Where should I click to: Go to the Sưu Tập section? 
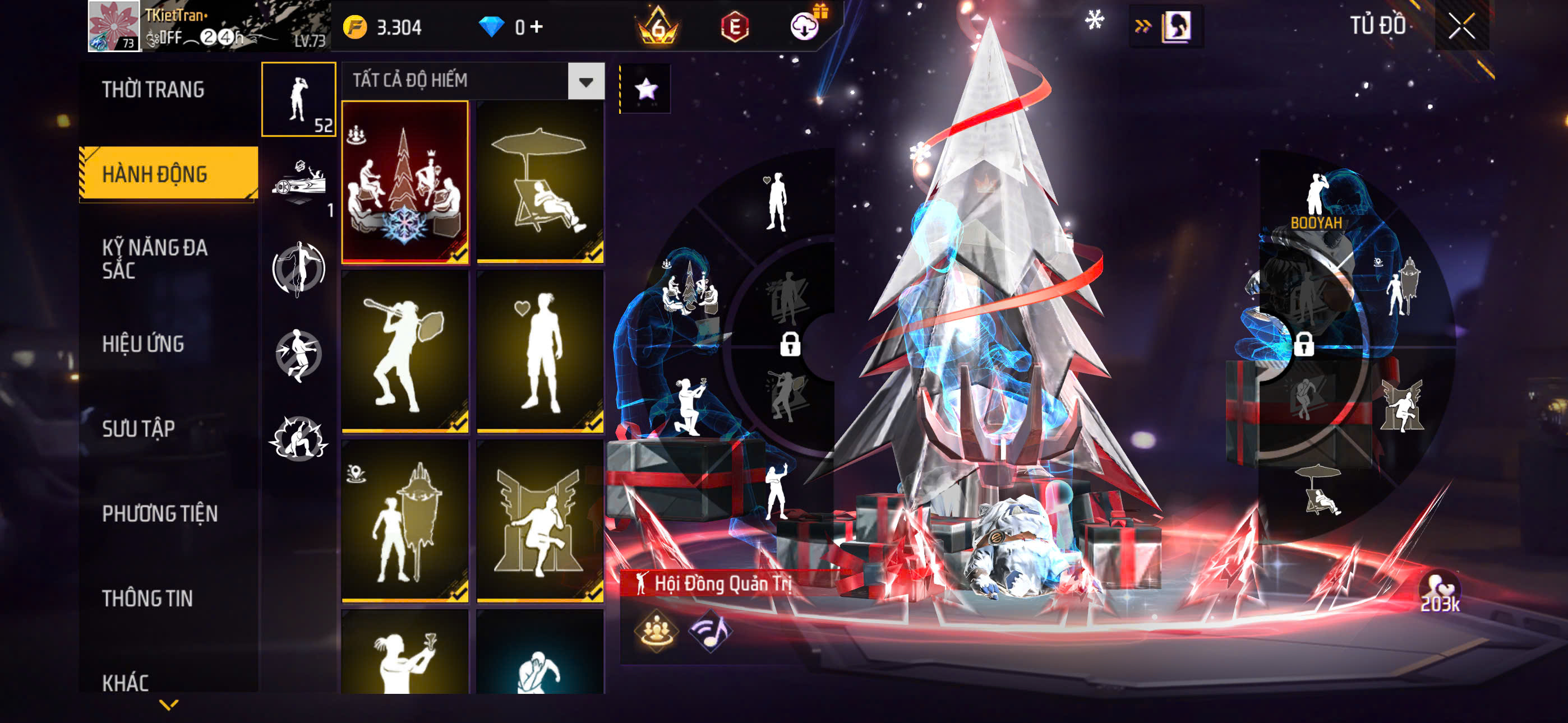pos(139,428)
